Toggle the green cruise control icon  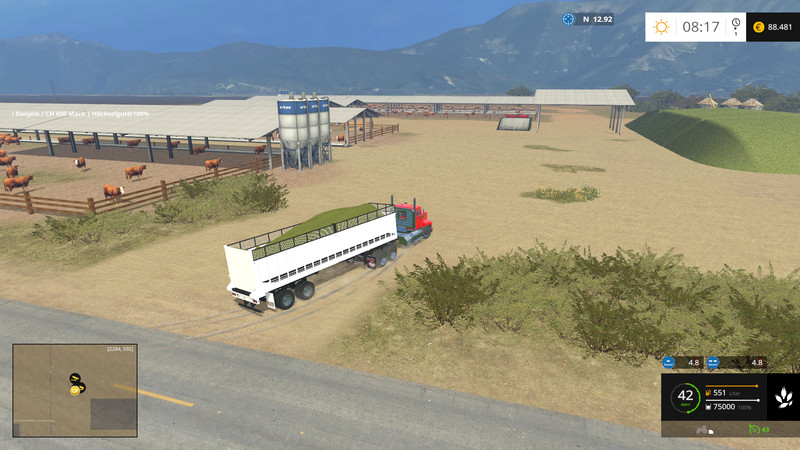tap(755, 429)
